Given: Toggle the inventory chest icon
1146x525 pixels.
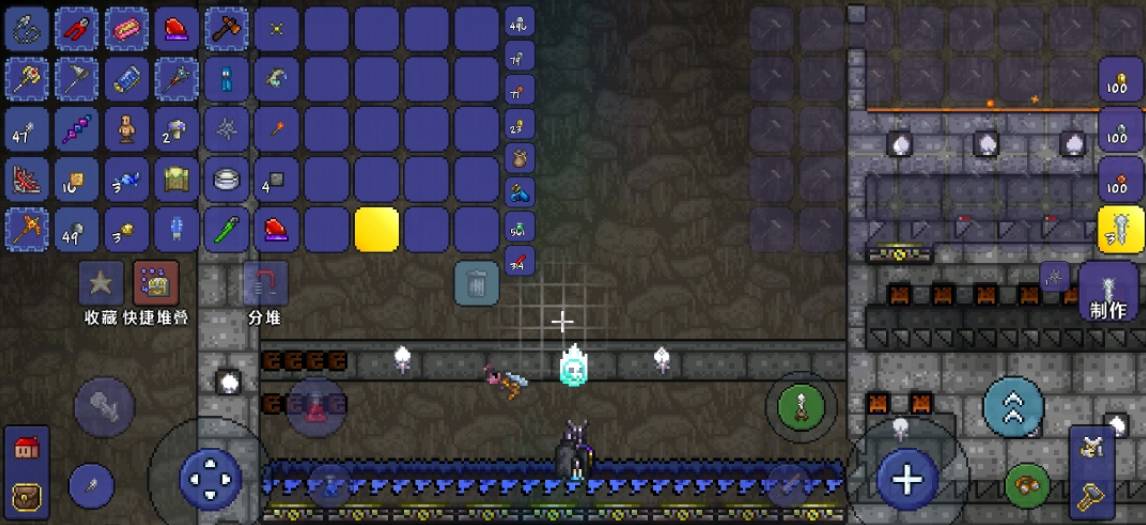Looking at the screenshot, I should [x=26, y=494].
